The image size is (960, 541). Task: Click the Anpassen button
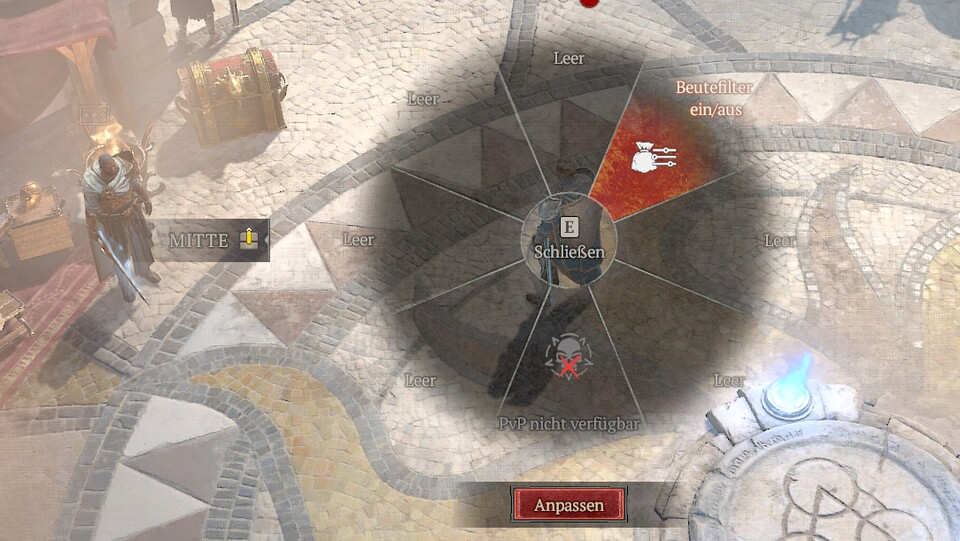[x=569, y=505]
